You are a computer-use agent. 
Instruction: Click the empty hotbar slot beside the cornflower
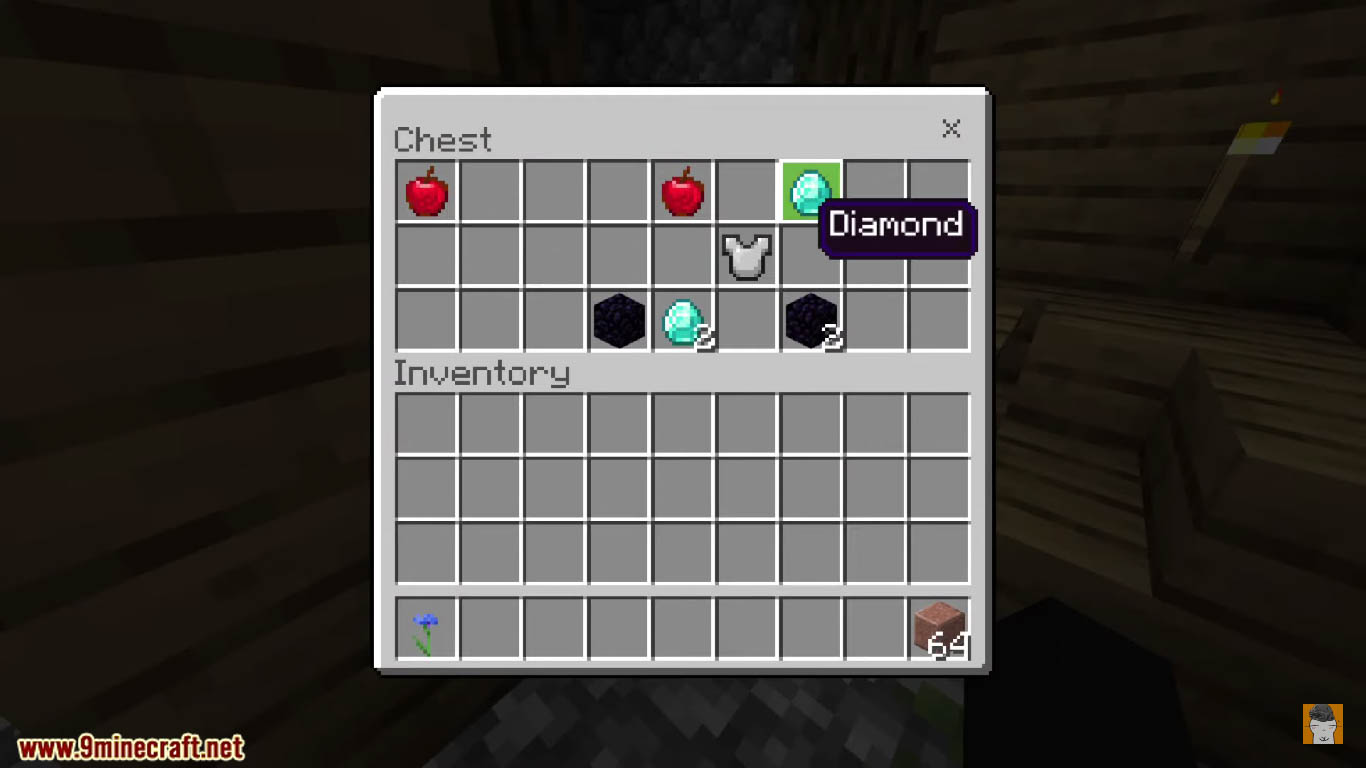[x=490, y=629]
